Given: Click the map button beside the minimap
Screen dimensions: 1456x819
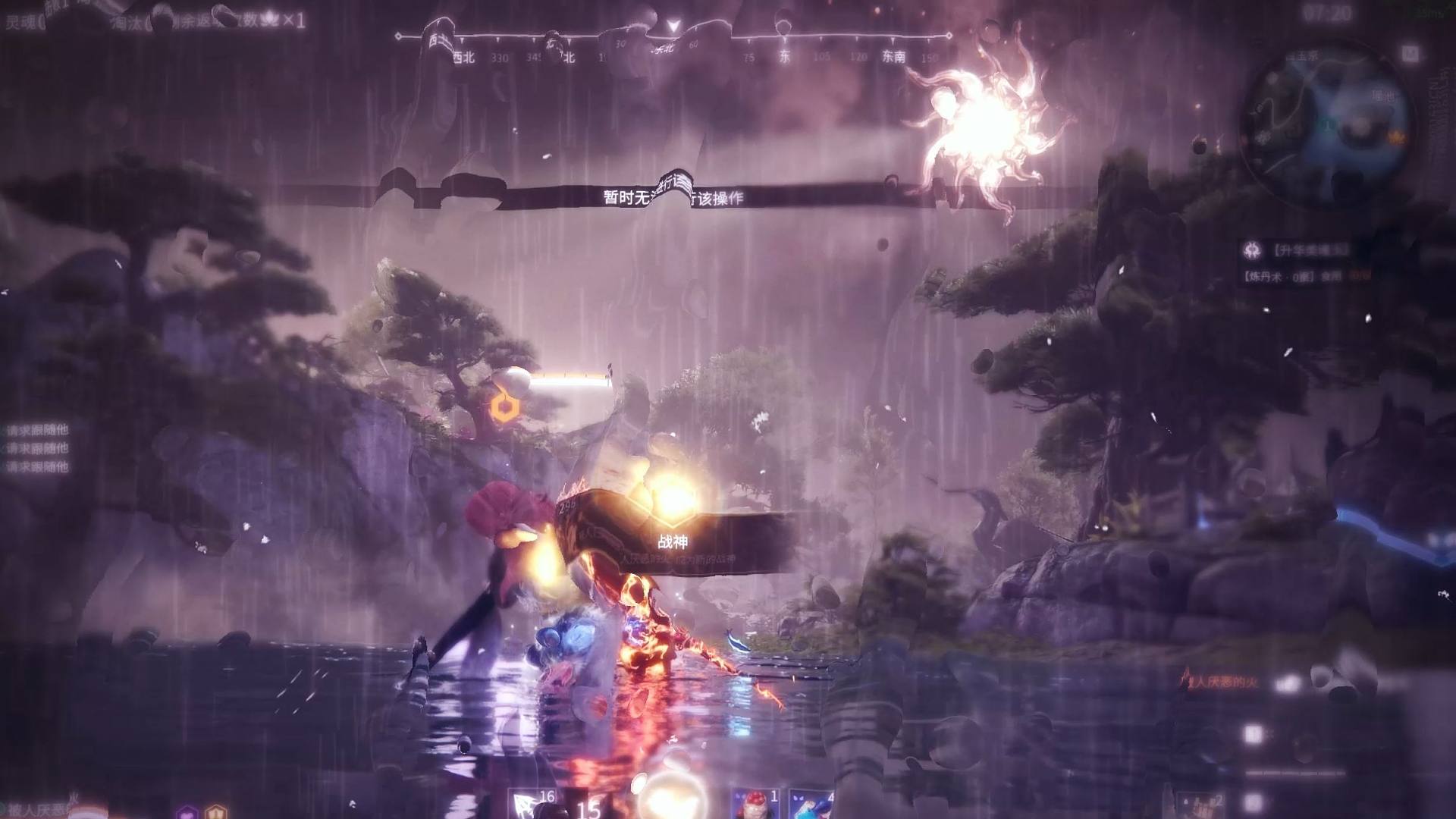Looking at the screenshot, I should point(1409,53).
